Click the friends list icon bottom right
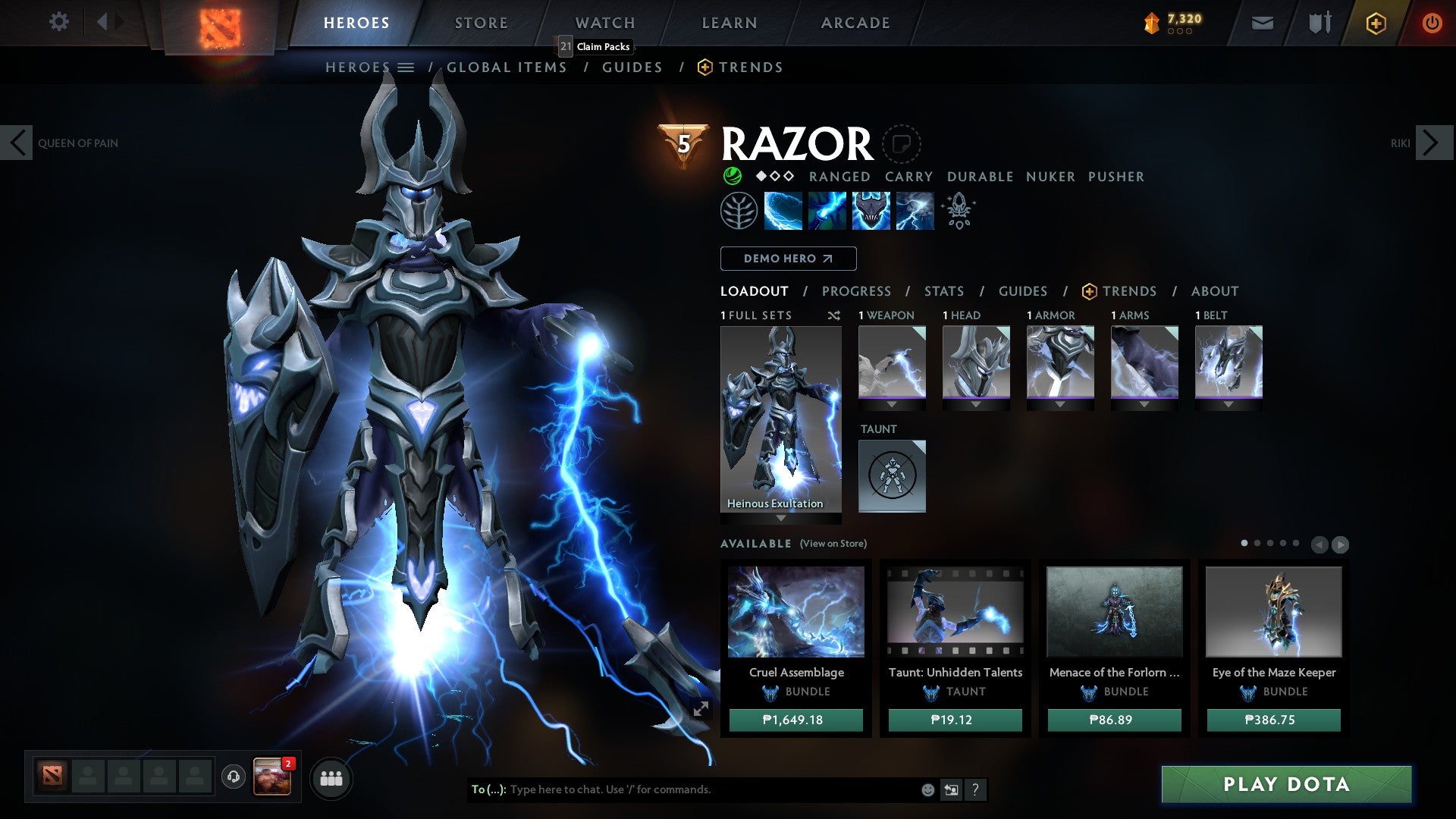The height and width of the screenshot is (819, 1456). 331,778
